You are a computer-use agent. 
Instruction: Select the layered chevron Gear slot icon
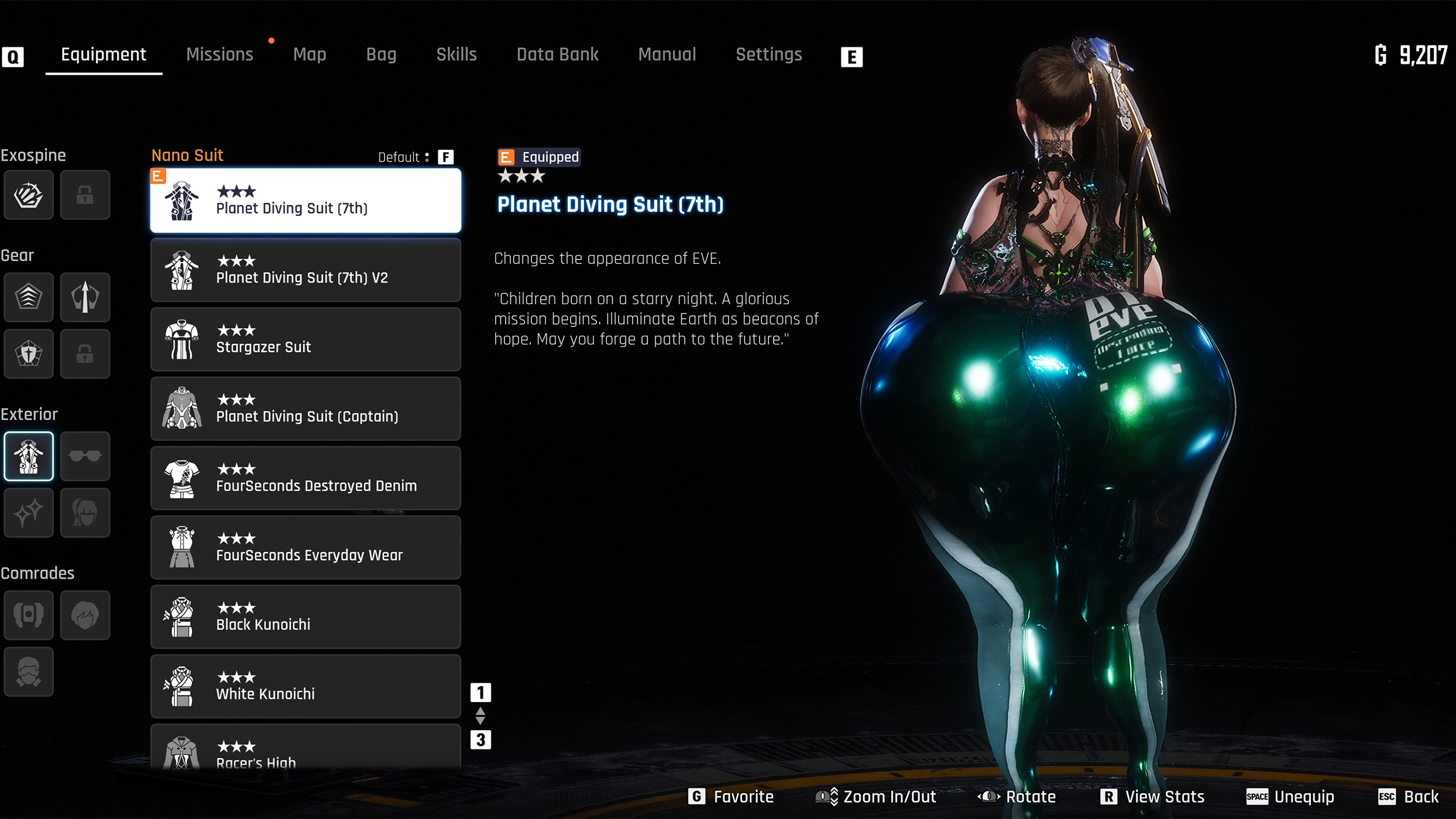28,297
